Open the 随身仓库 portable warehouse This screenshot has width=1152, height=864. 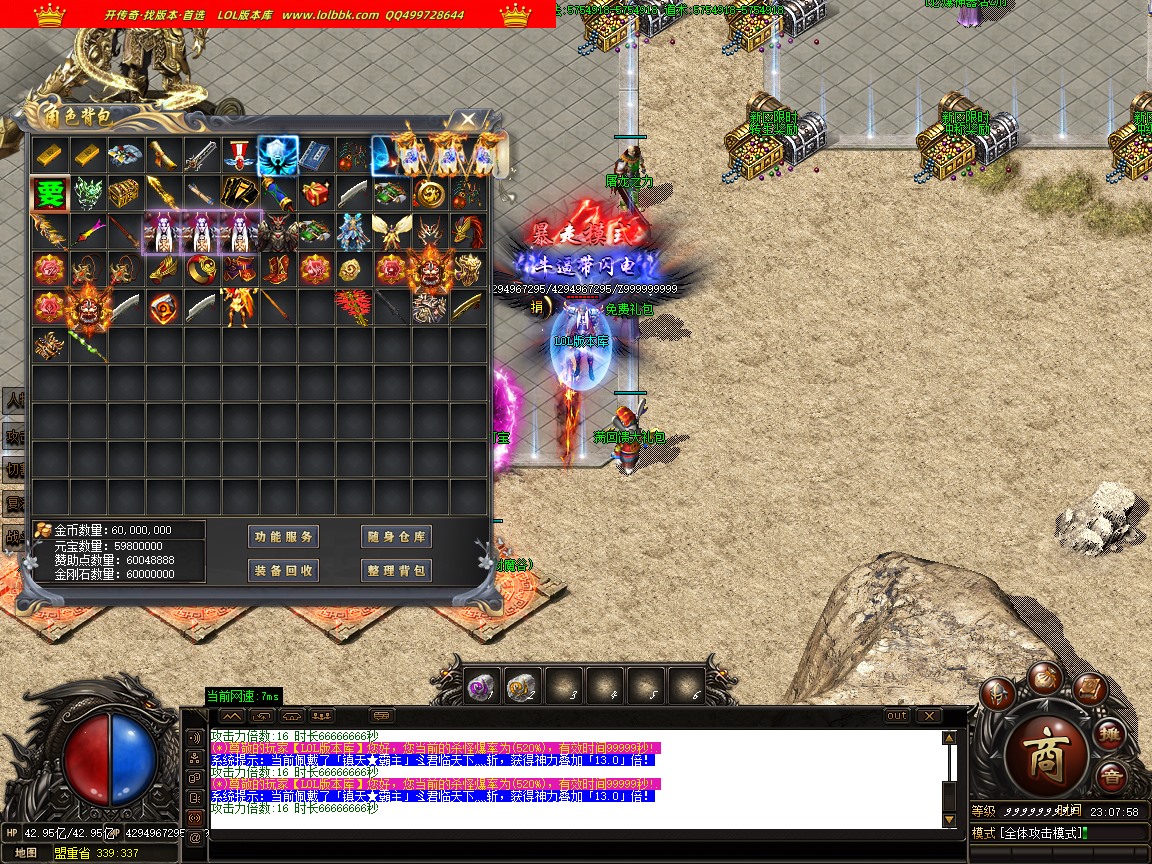[396, 537]
